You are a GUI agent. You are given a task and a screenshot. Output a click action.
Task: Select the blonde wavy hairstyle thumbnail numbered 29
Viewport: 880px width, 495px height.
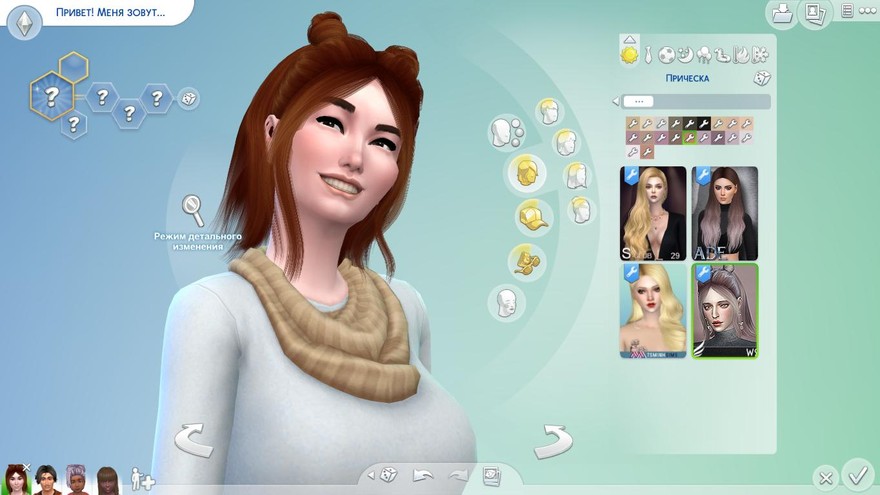pos(653,213)
